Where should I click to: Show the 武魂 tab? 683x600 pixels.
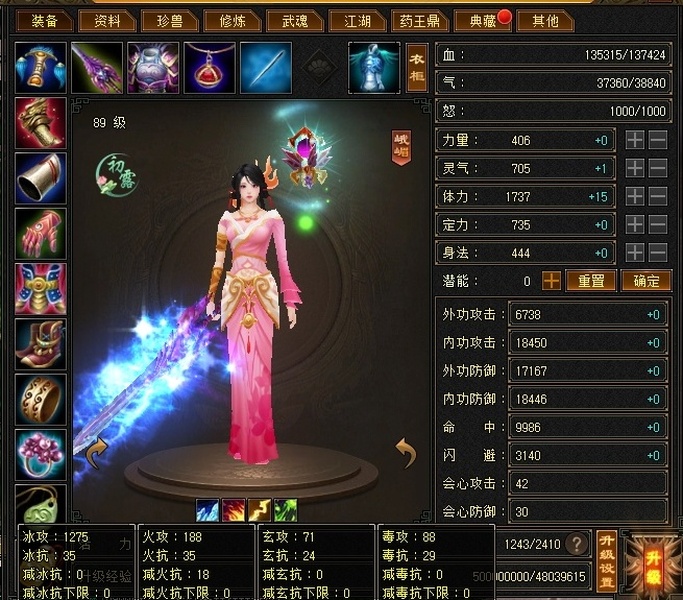[295, 20]
